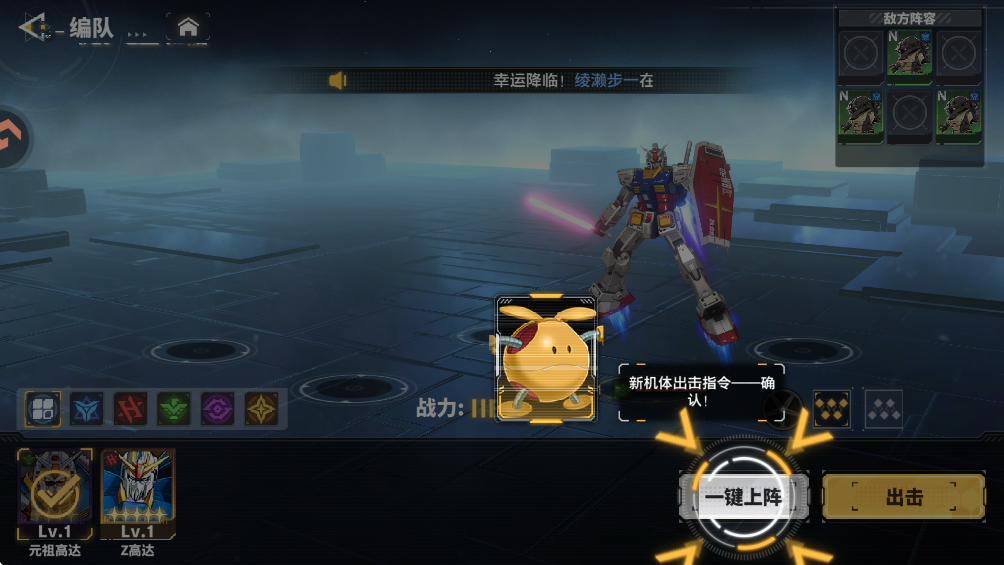The height and width of the screenshot is (565, 1004).
Task: Switch to the grey diamond formation preset
Action: pos(884,408)
